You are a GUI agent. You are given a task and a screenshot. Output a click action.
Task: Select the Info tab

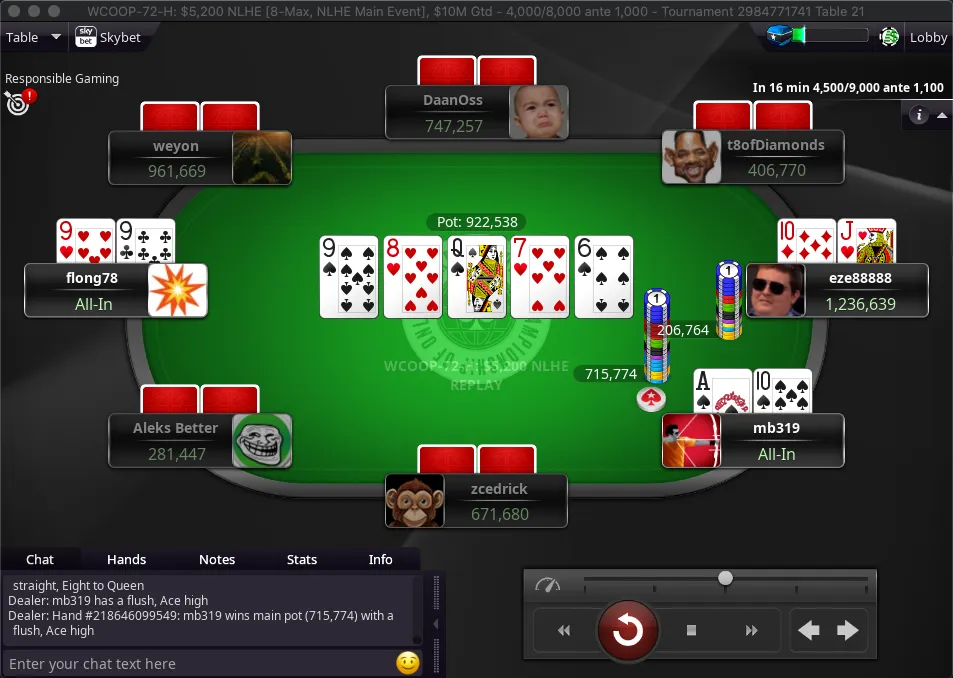click(x=380, y=559)
